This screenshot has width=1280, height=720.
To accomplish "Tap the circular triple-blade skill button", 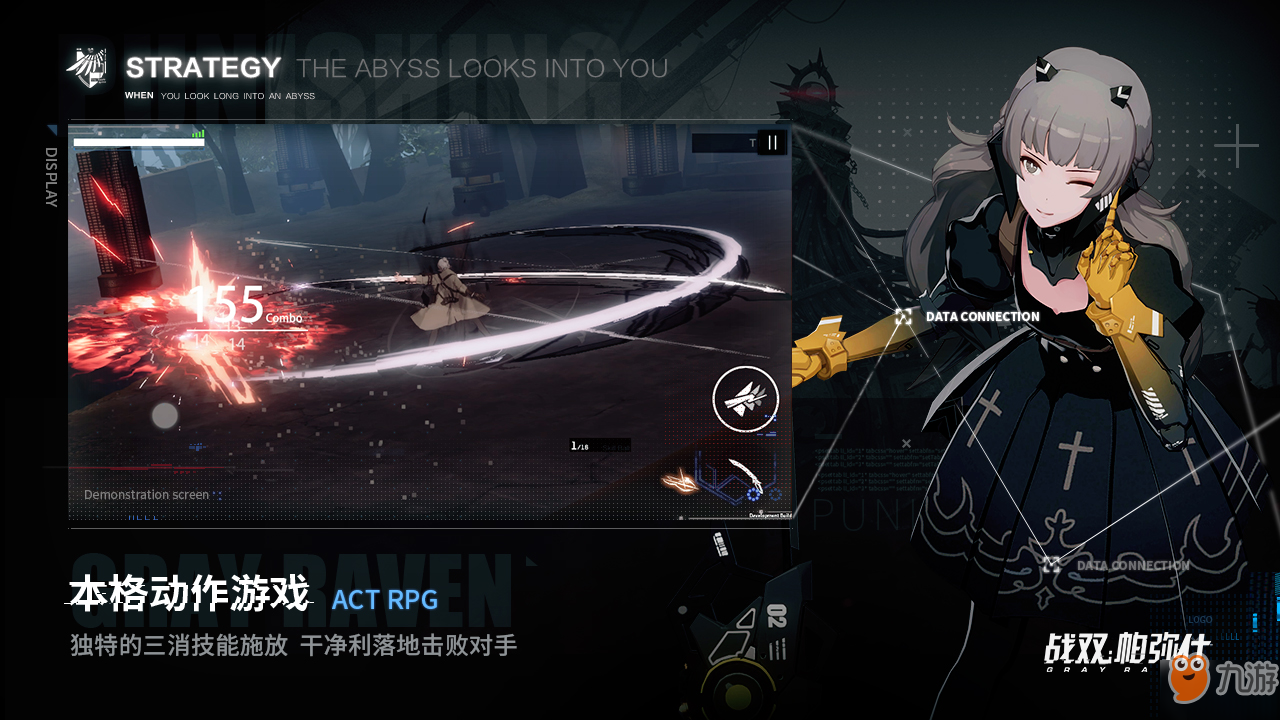I will coord(745,399).
